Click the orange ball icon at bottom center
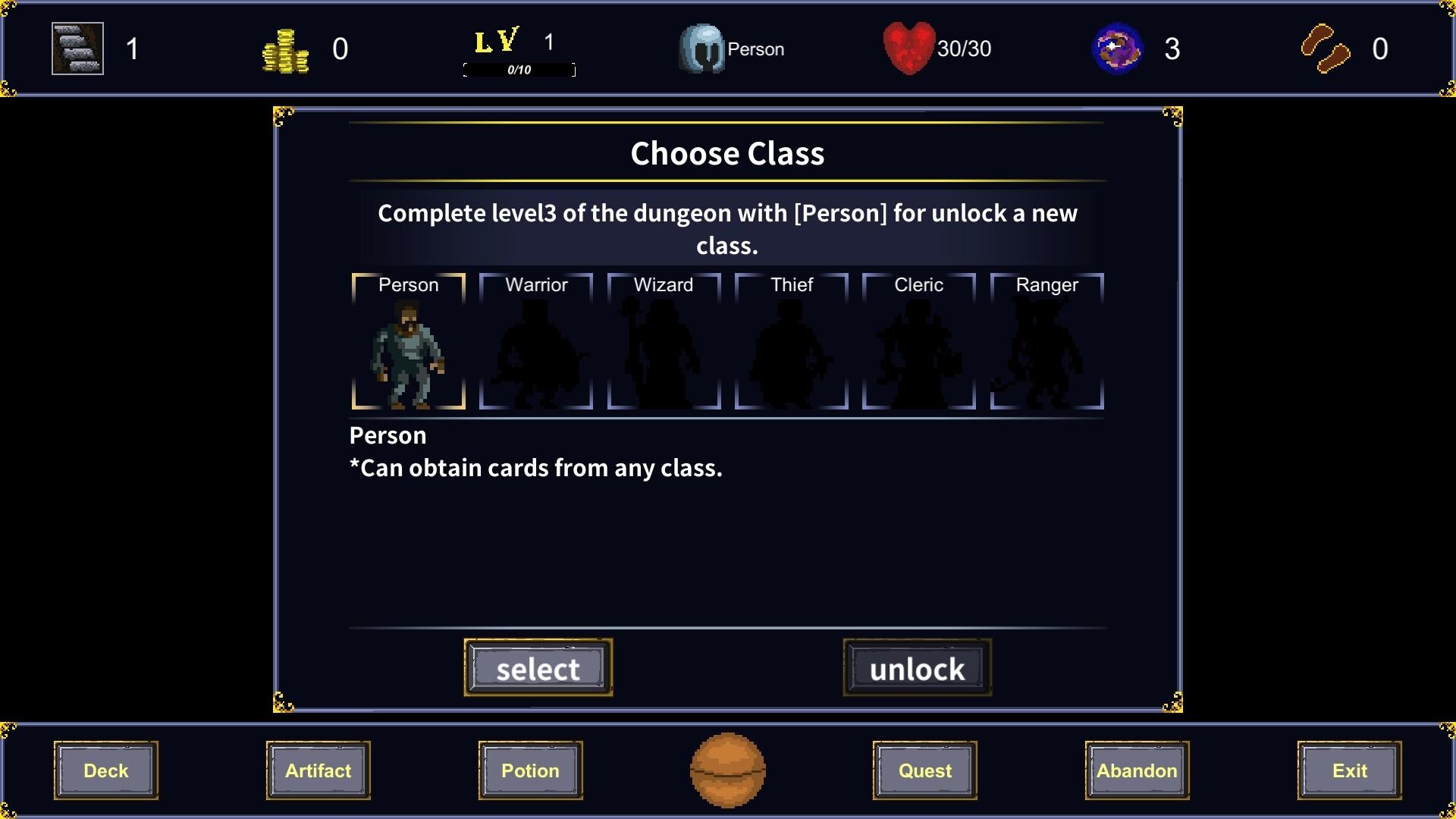 click(x=727, y=770)
